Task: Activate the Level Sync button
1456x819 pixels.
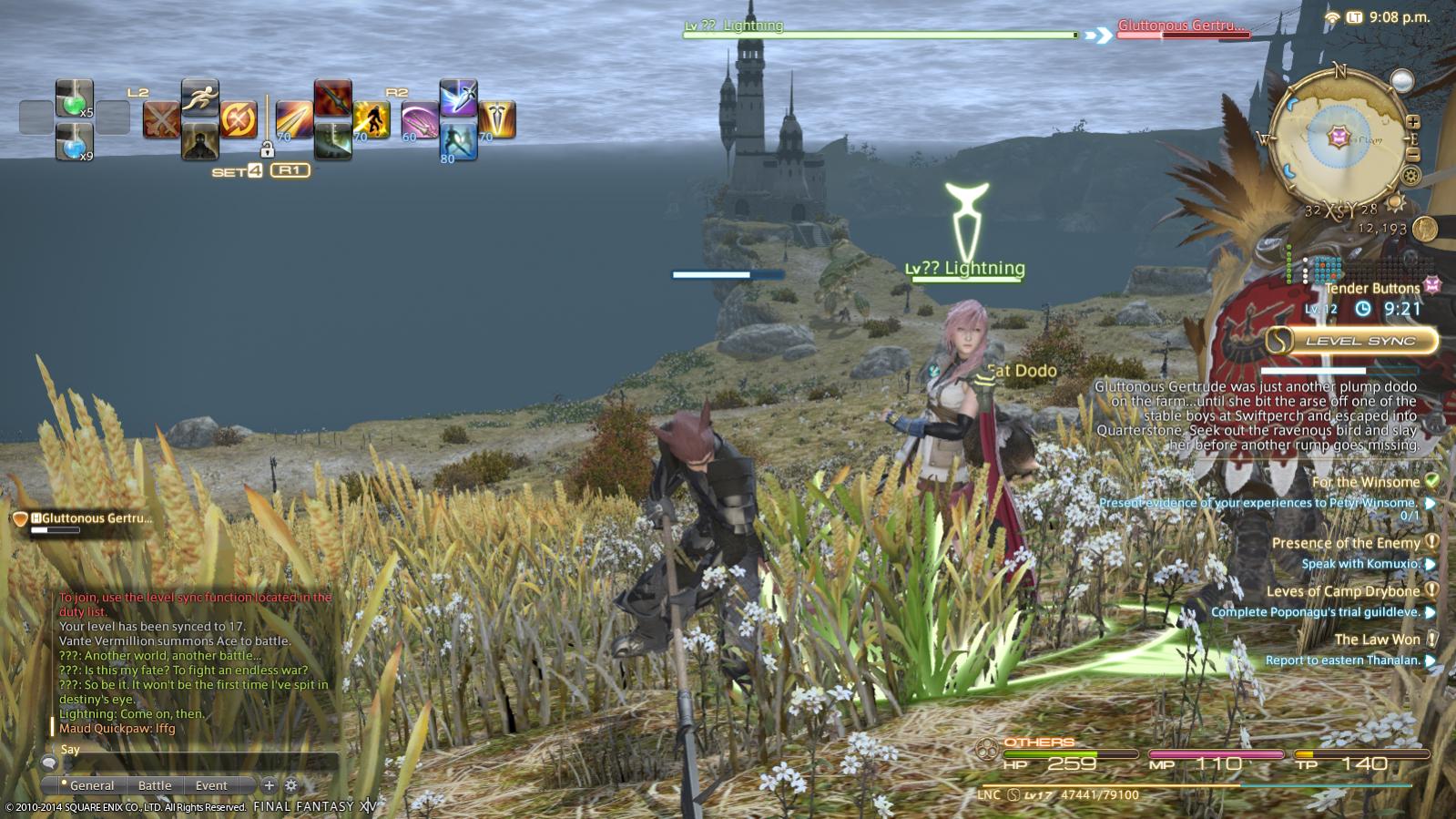Action: point(1352,341)
